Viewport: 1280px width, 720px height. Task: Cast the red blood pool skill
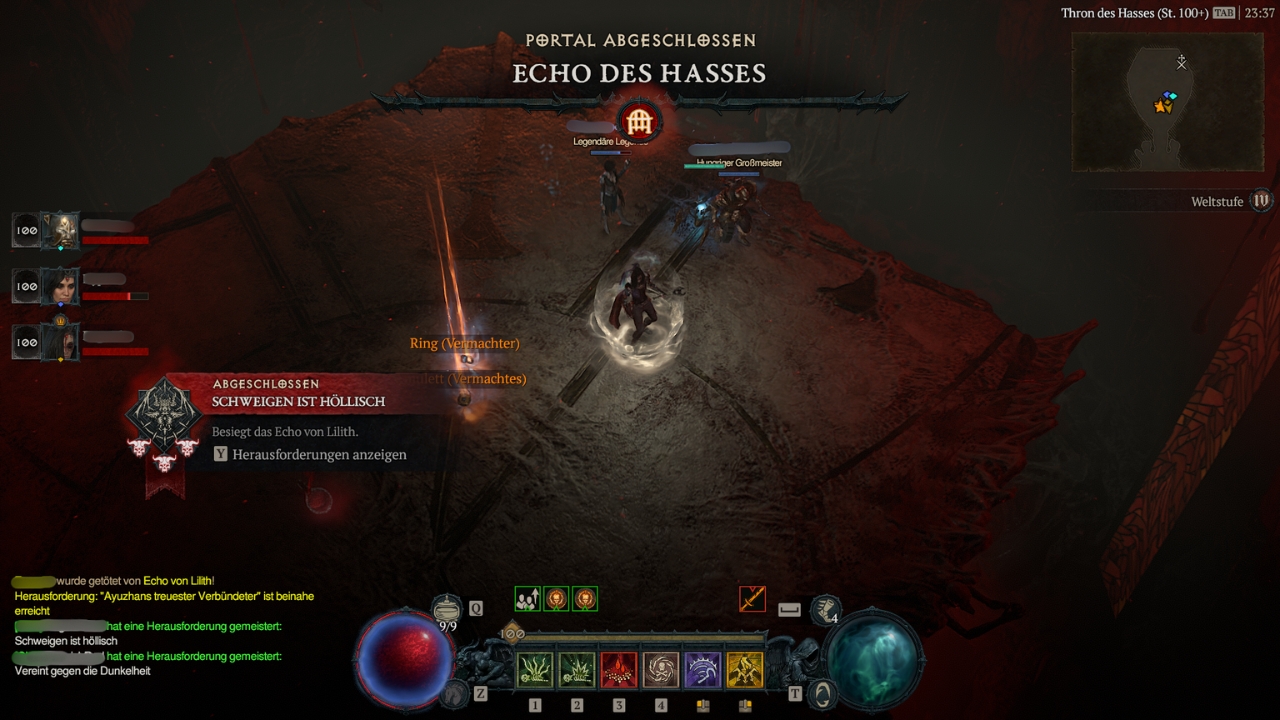point(619,670)
